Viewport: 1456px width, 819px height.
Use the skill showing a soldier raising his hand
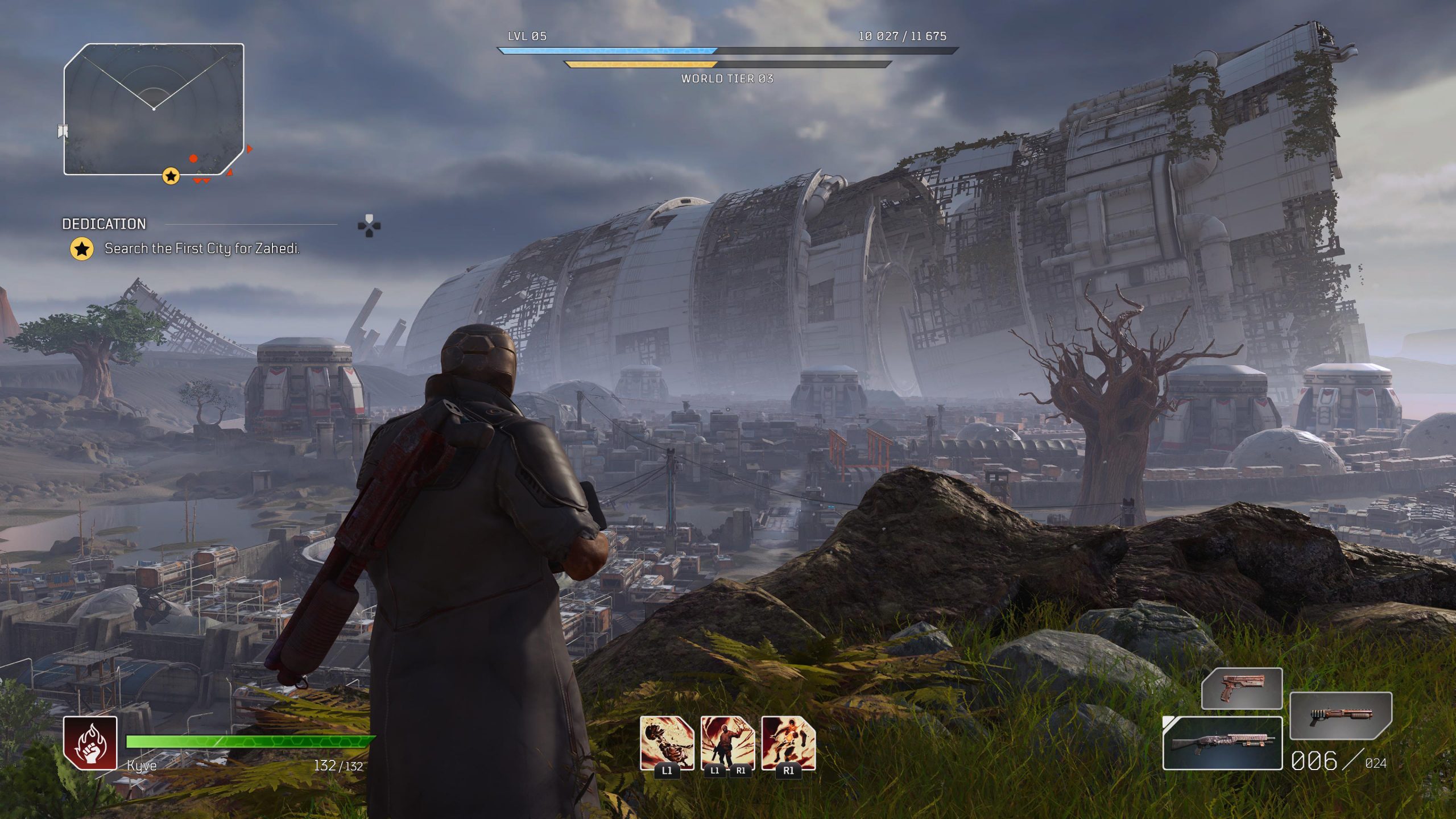(x=727, y=742)
